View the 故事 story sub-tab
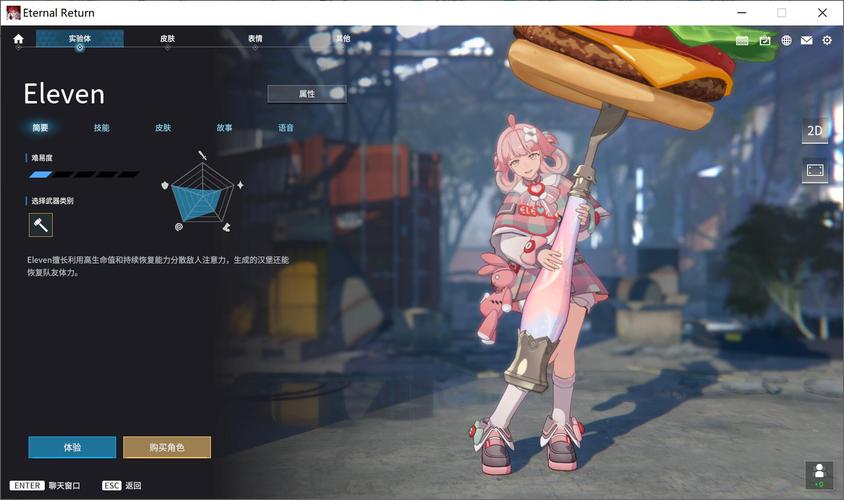Screen dimensions: 844x500 tap(224, 128)
